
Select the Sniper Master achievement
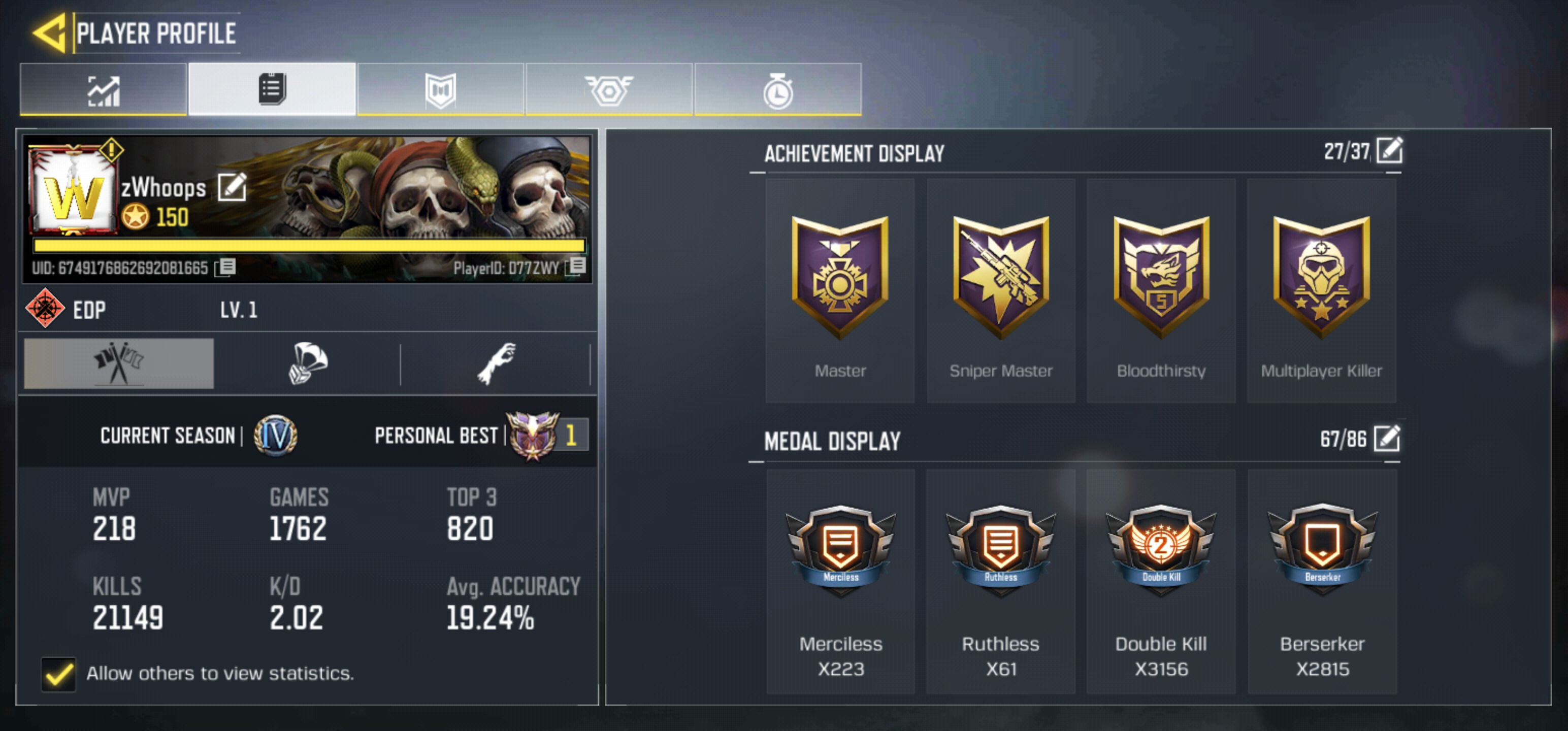click(x=1000, y=291)
